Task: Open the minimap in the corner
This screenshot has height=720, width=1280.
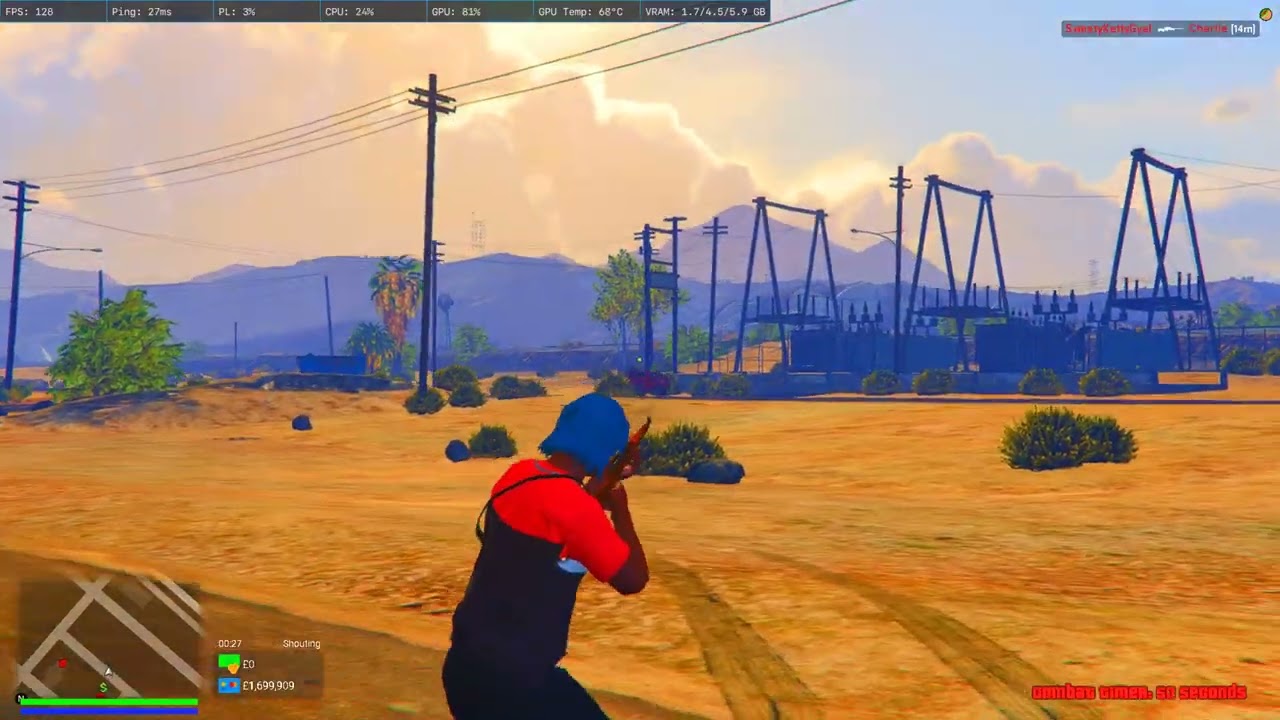Action: [108, 638]
